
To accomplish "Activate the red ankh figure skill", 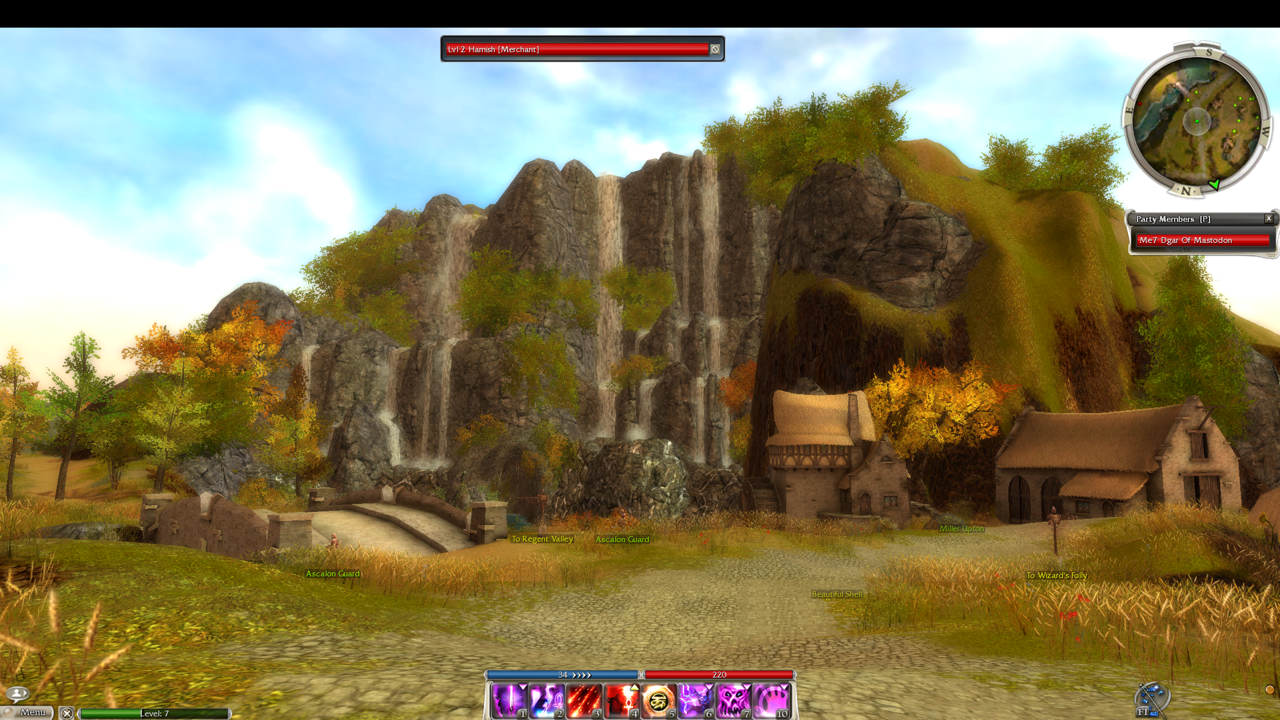I will pyautogui.click(x=622, y=700).
